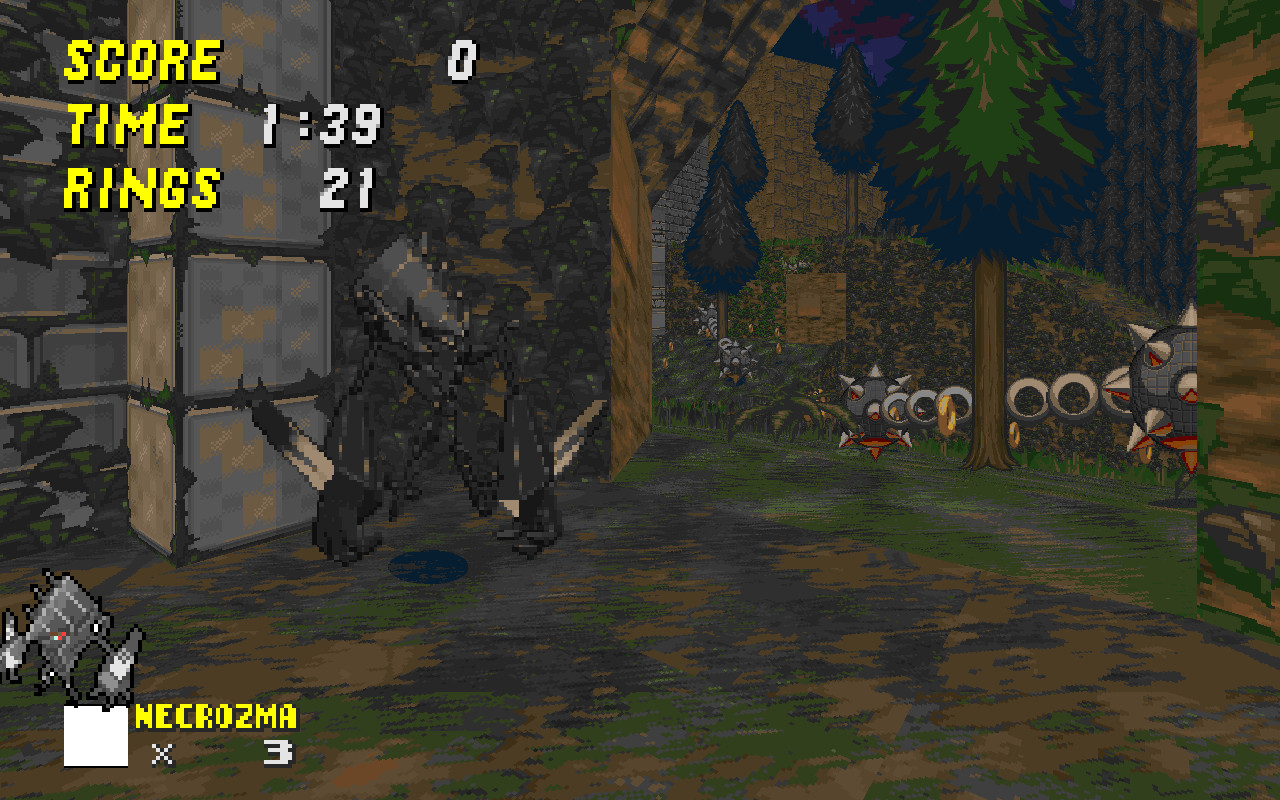Select the yellow RINGS label
Viewport: 1280px width, 800px height.
(x=145, y=185)
